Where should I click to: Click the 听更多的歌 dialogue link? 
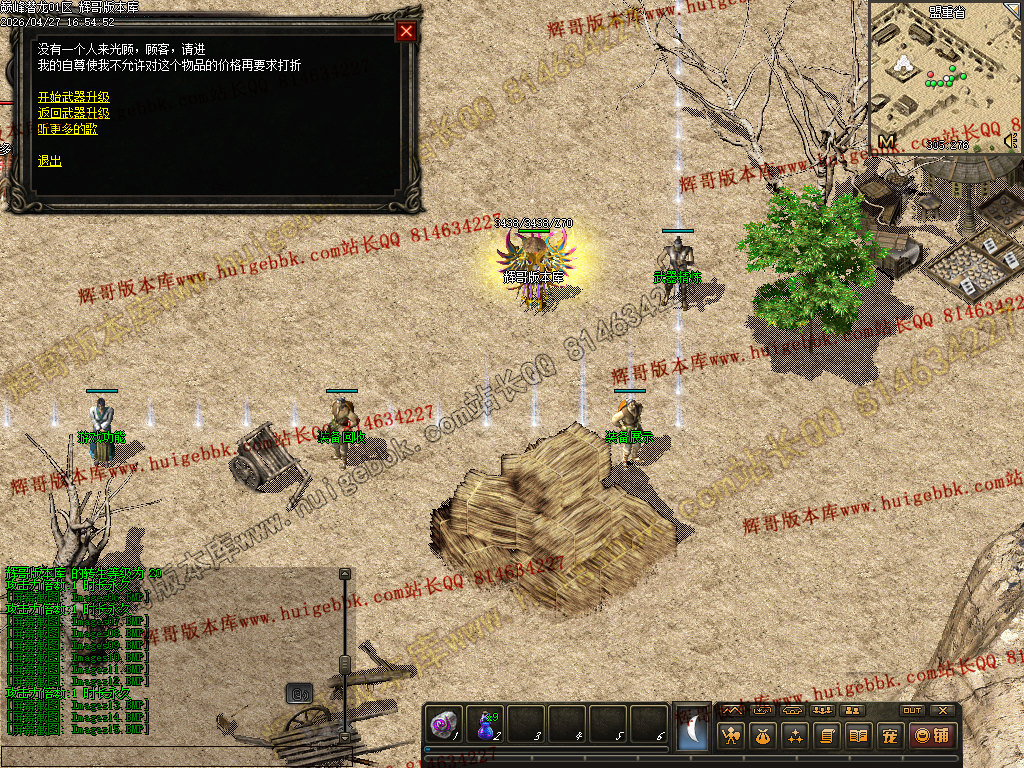point(68,129)
